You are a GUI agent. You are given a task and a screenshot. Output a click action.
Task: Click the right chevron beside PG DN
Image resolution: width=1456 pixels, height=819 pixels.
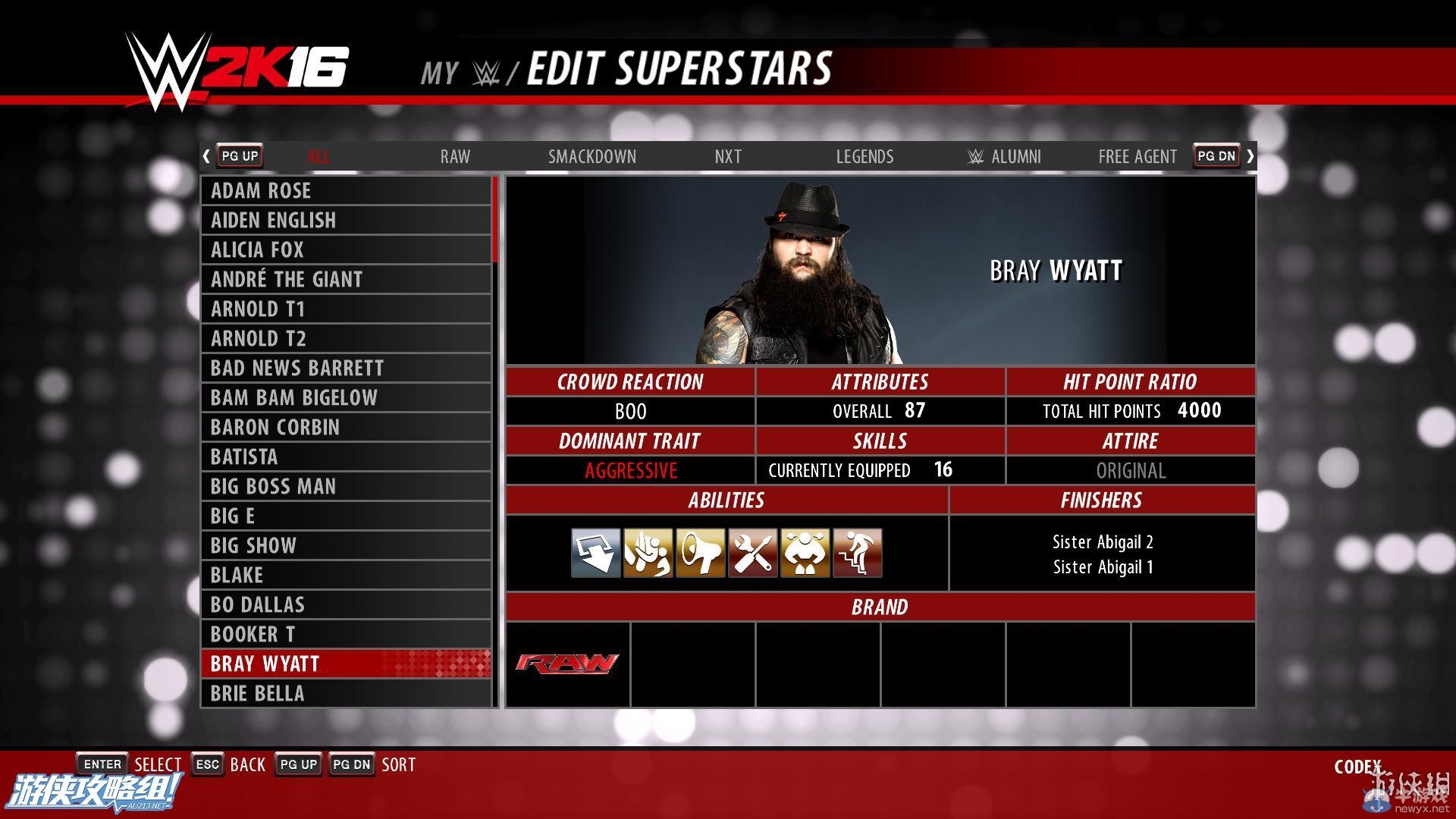tap(1250, 155)
